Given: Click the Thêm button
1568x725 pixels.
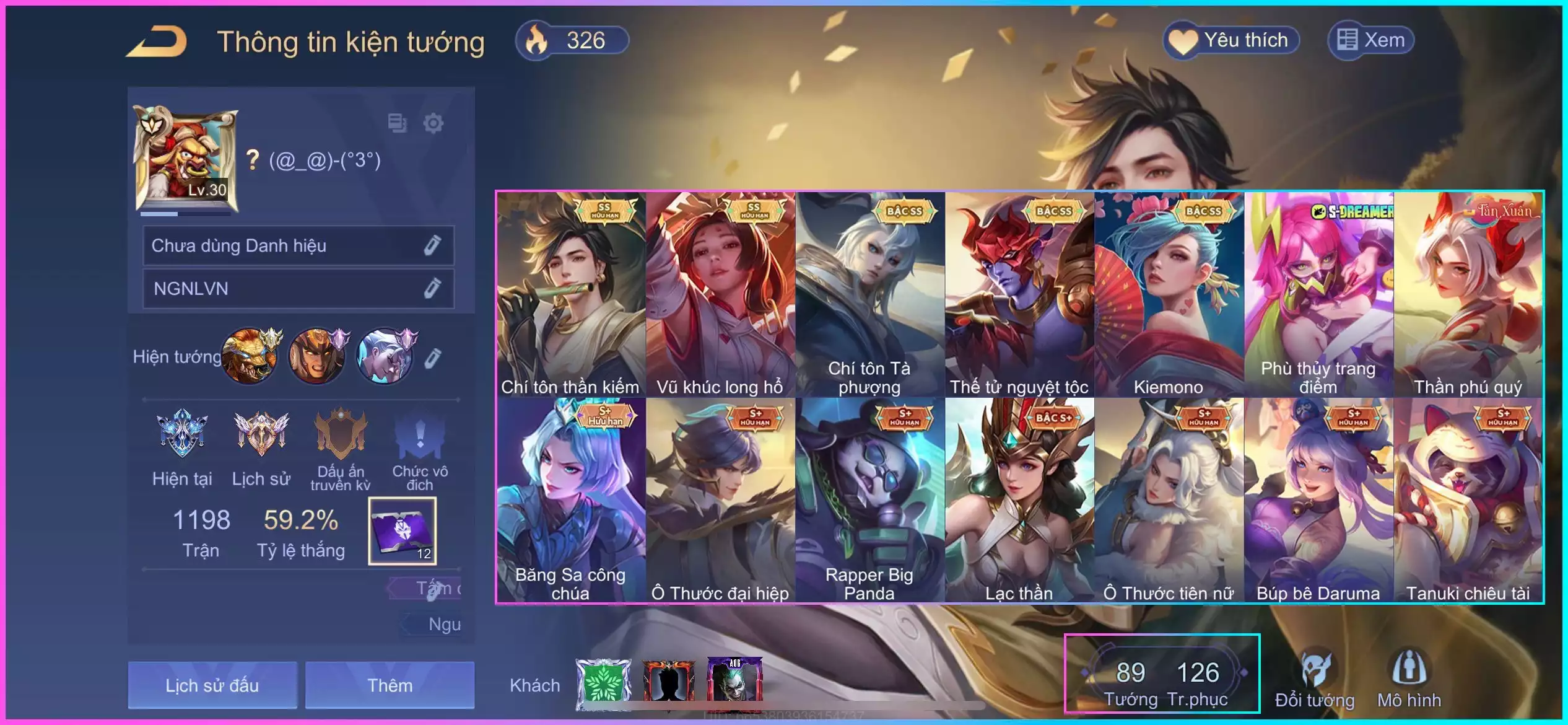Looking at the screenshot, I should (x=390, y=685).
